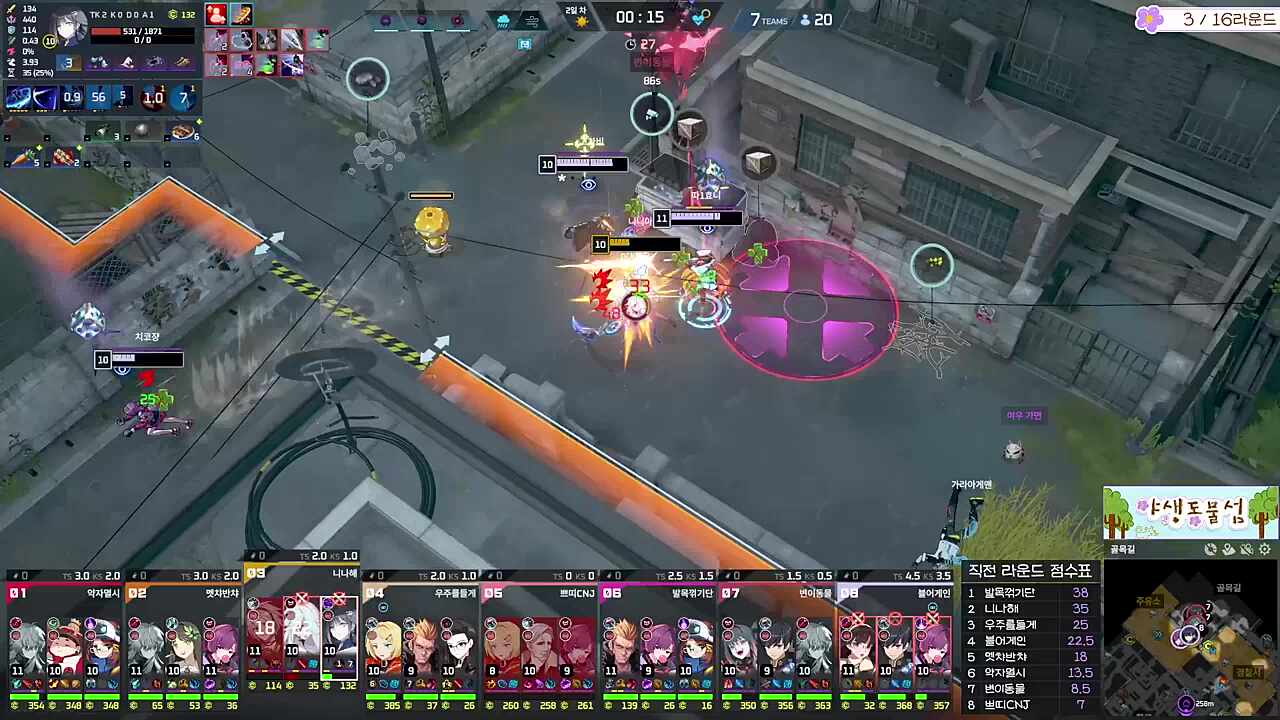Screen dimensions: 1280x720
Task: Toggle the crossed-out vision icon above the minimap
Action: tap(1246, 548)
